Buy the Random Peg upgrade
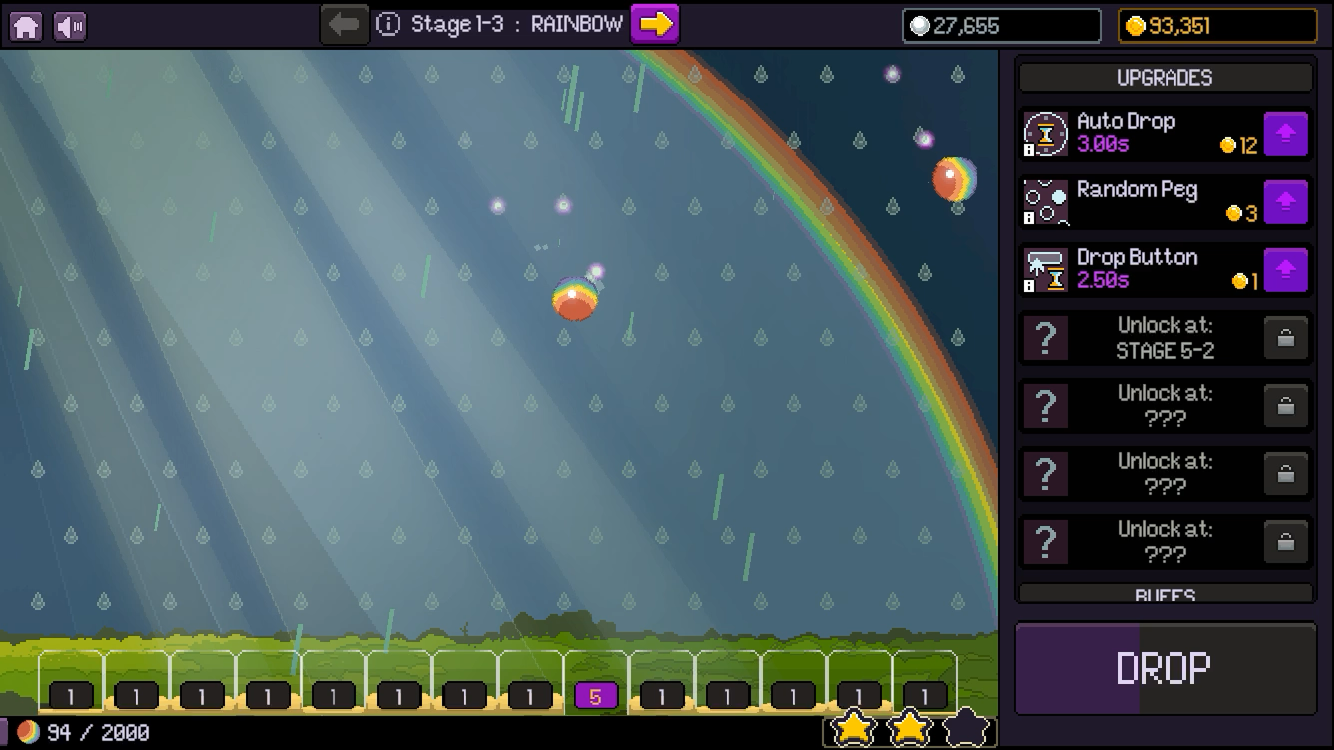 click(1286, 203)
